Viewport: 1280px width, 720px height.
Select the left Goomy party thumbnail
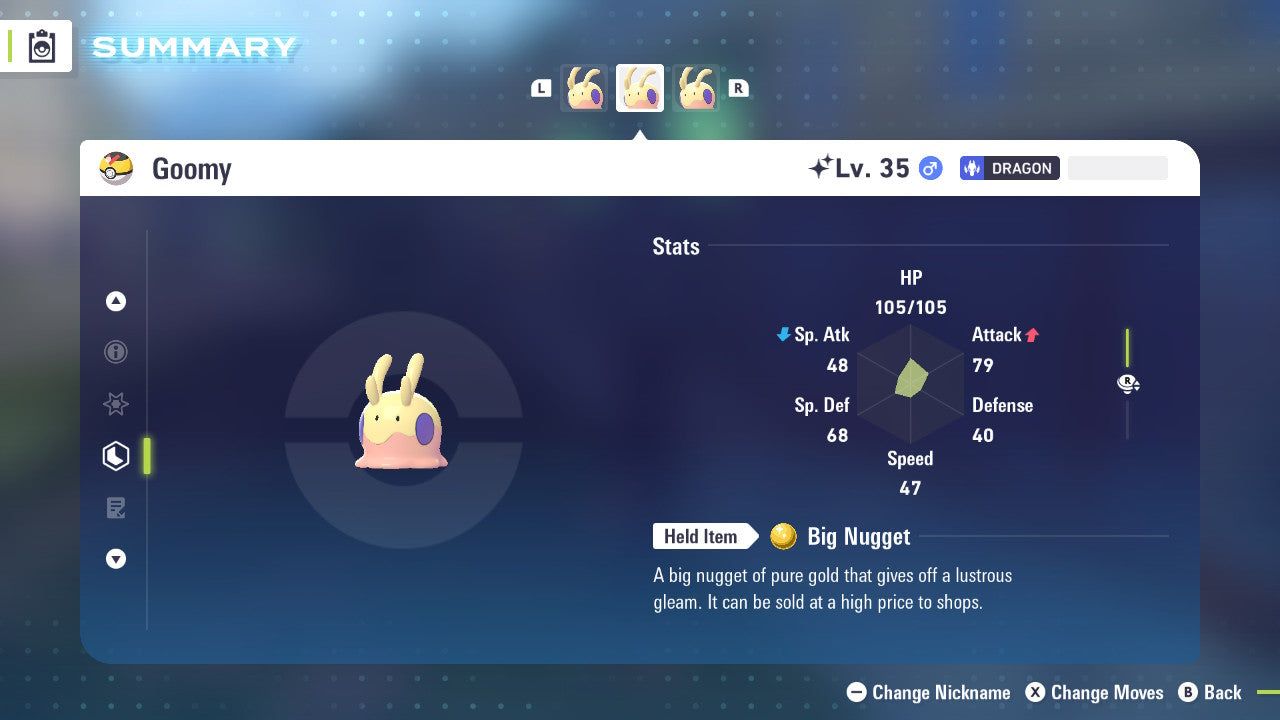(x=583, y=87)
